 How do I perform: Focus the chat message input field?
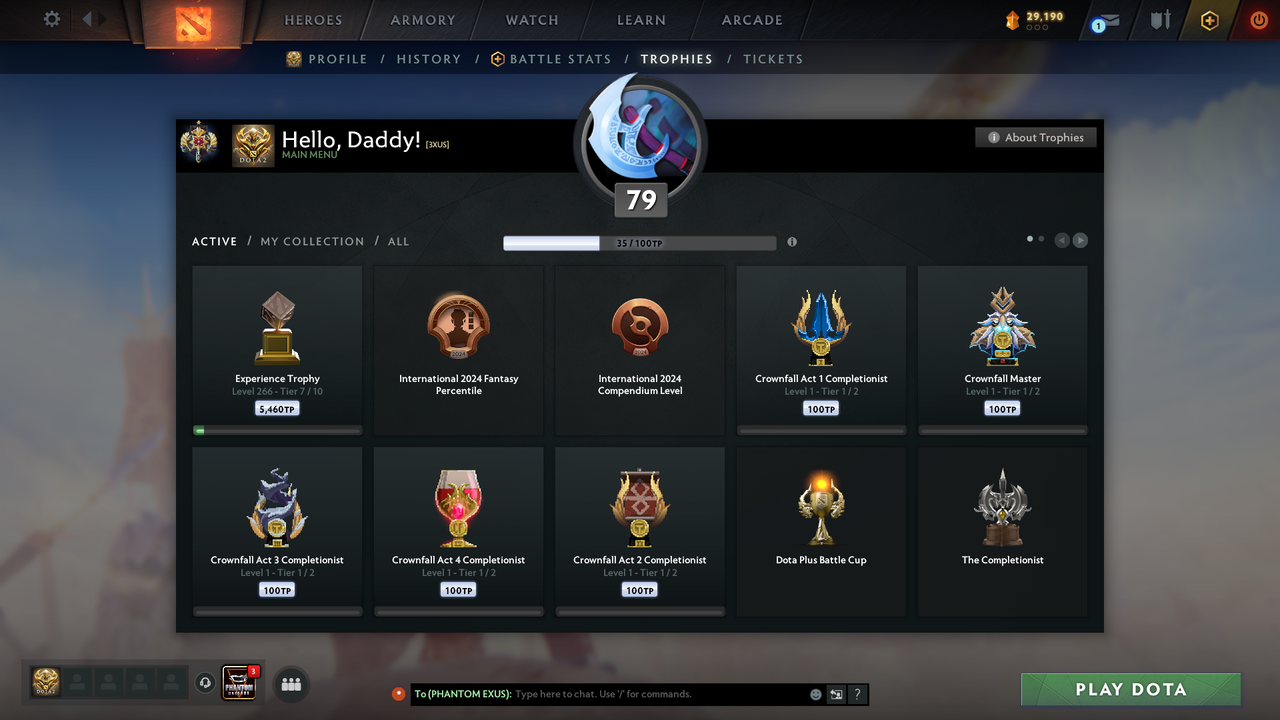tap(660, 694)
